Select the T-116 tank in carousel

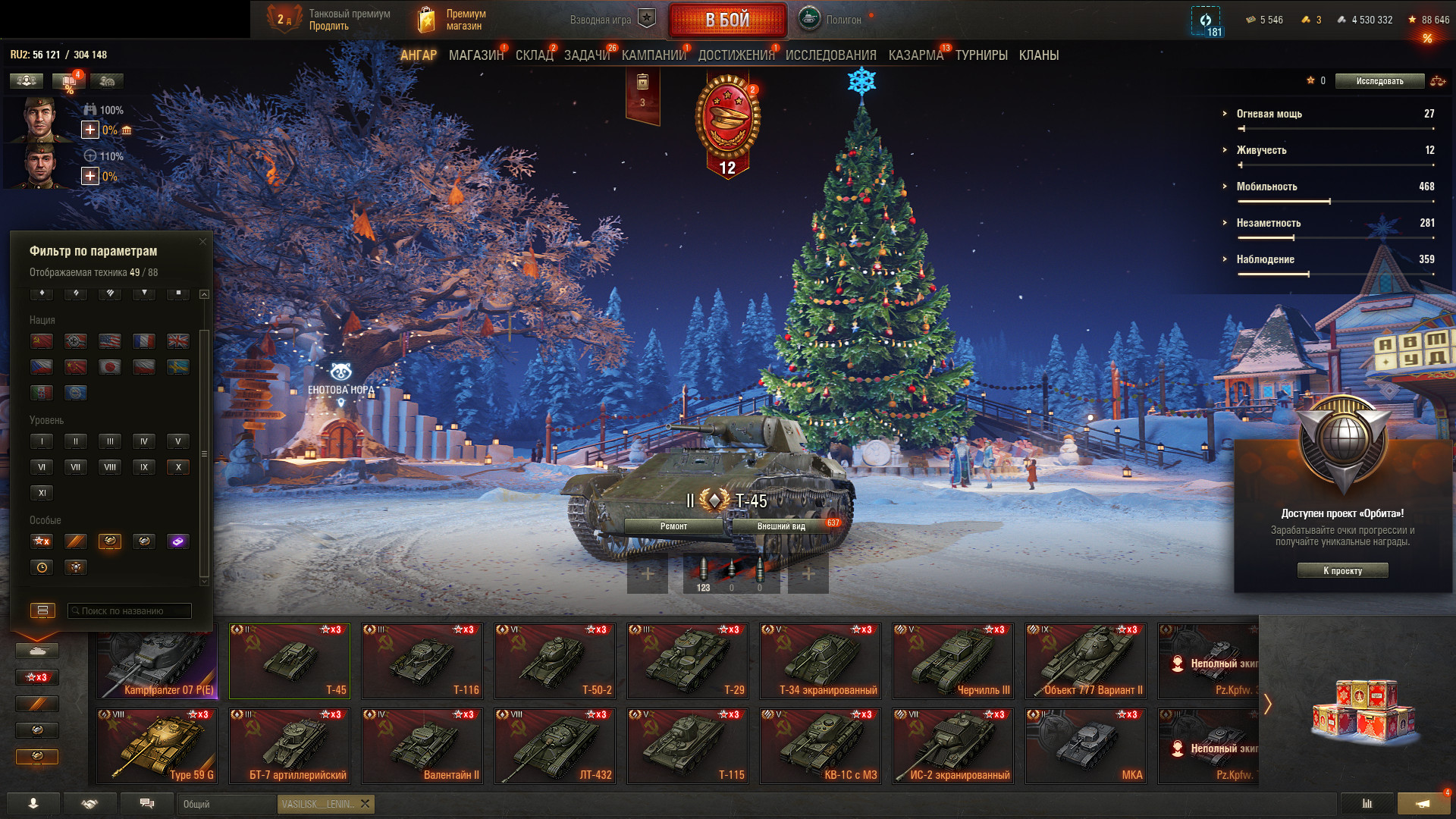coord(422,661)
